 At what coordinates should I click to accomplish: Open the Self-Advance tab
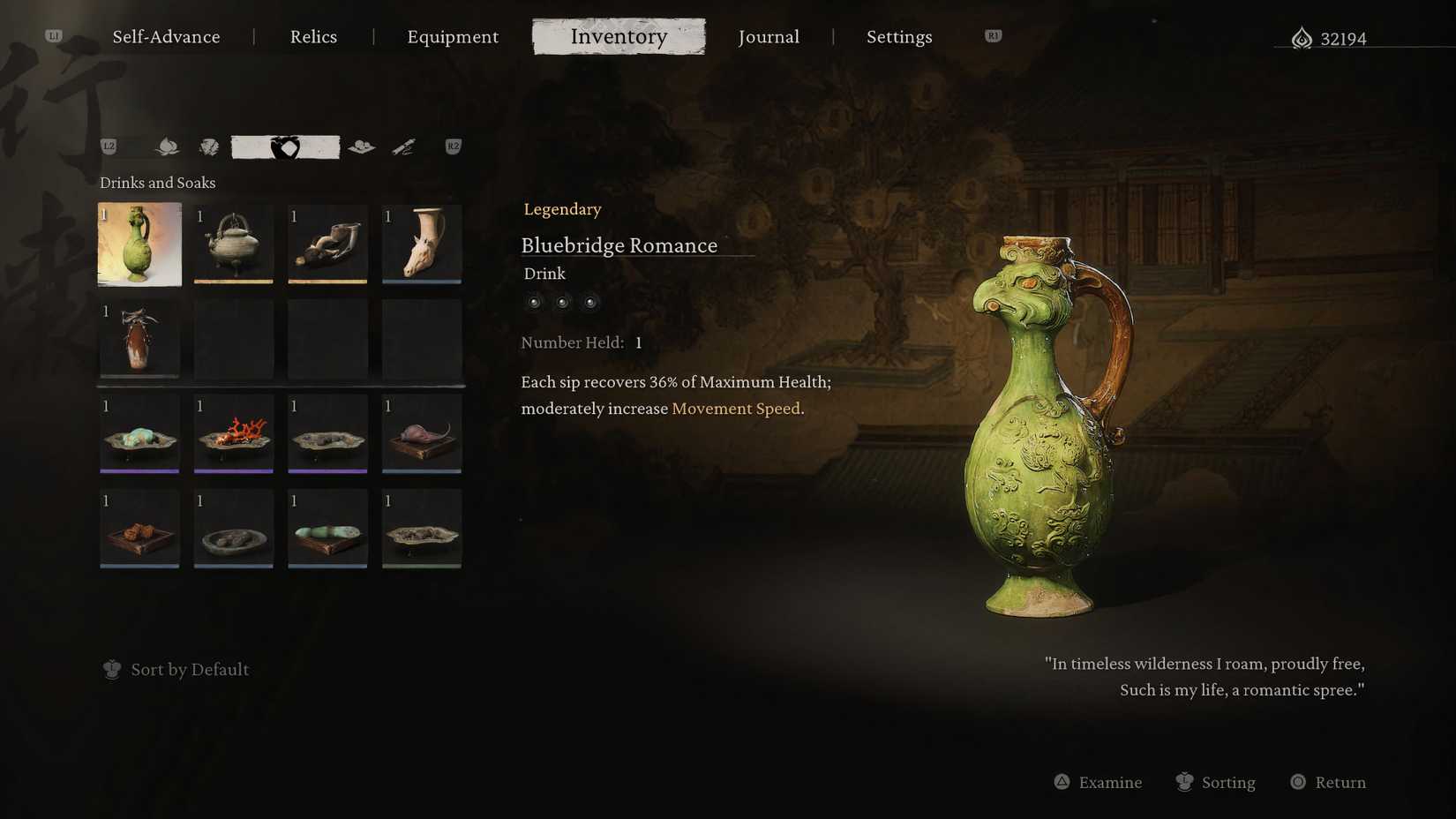(x=166, y=37)
